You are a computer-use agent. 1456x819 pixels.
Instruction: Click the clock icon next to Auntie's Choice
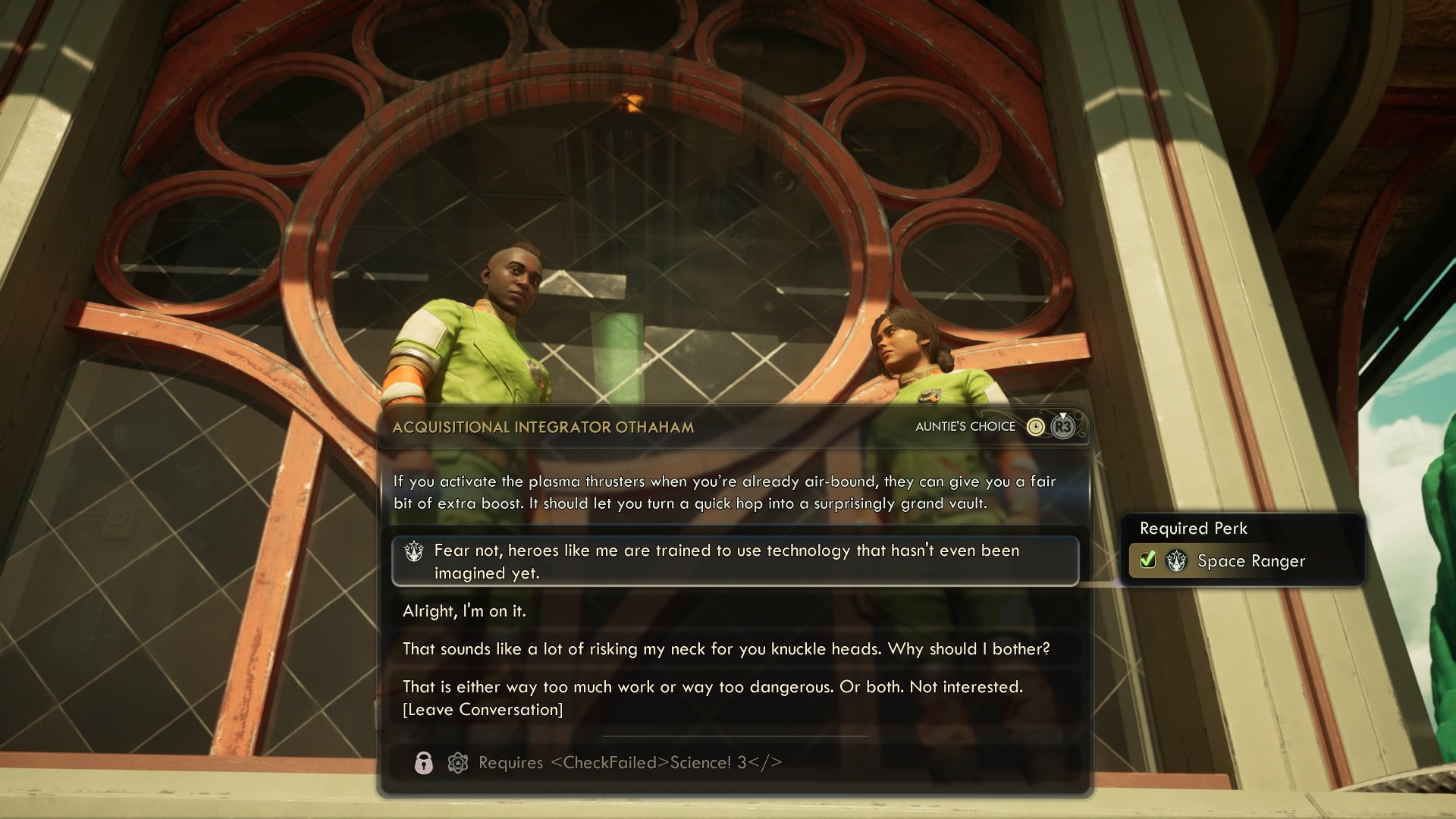[x=1035, y=426]
